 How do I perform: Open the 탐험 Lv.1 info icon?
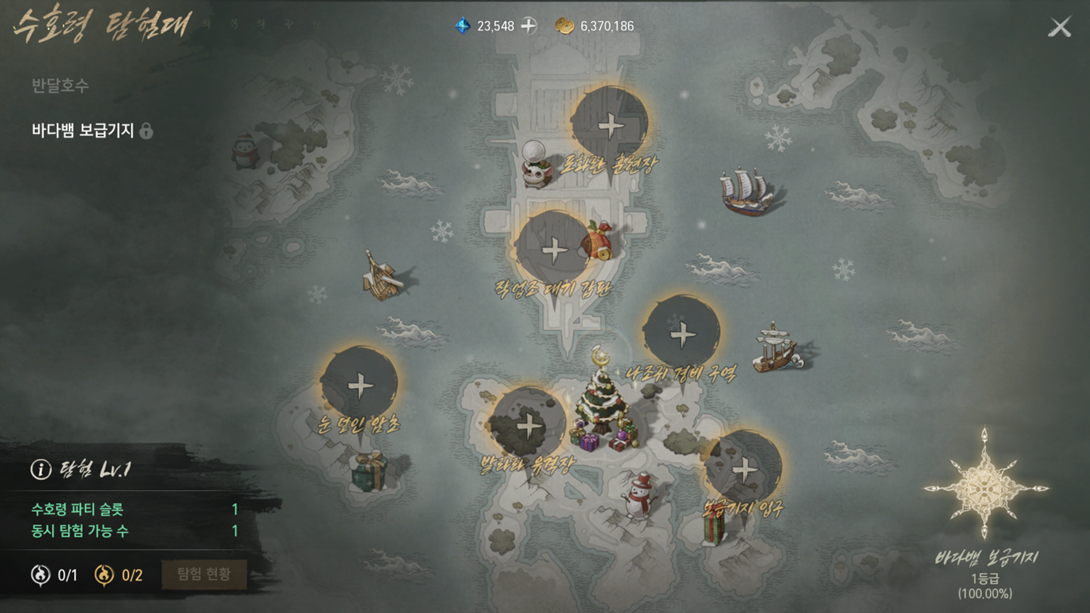pyautogui.click(x=41, y=469)
